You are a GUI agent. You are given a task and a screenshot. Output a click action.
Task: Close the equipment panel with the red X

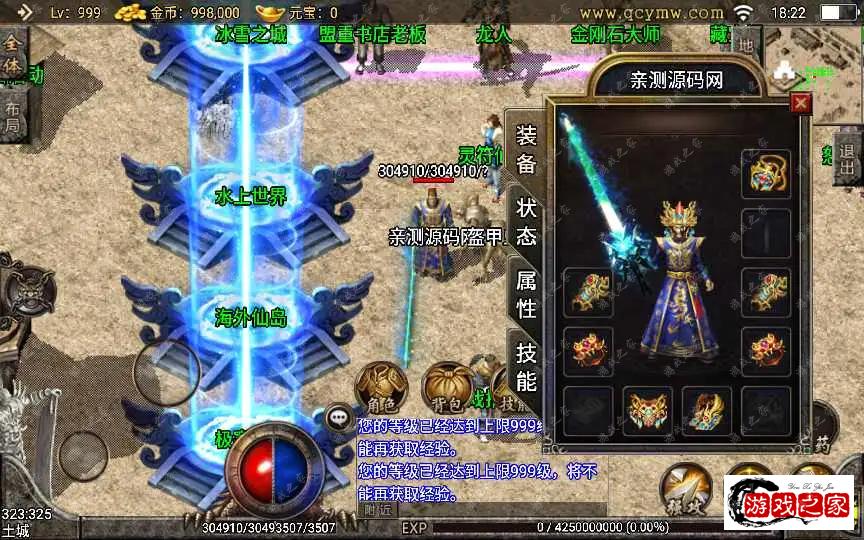[800, 103]
